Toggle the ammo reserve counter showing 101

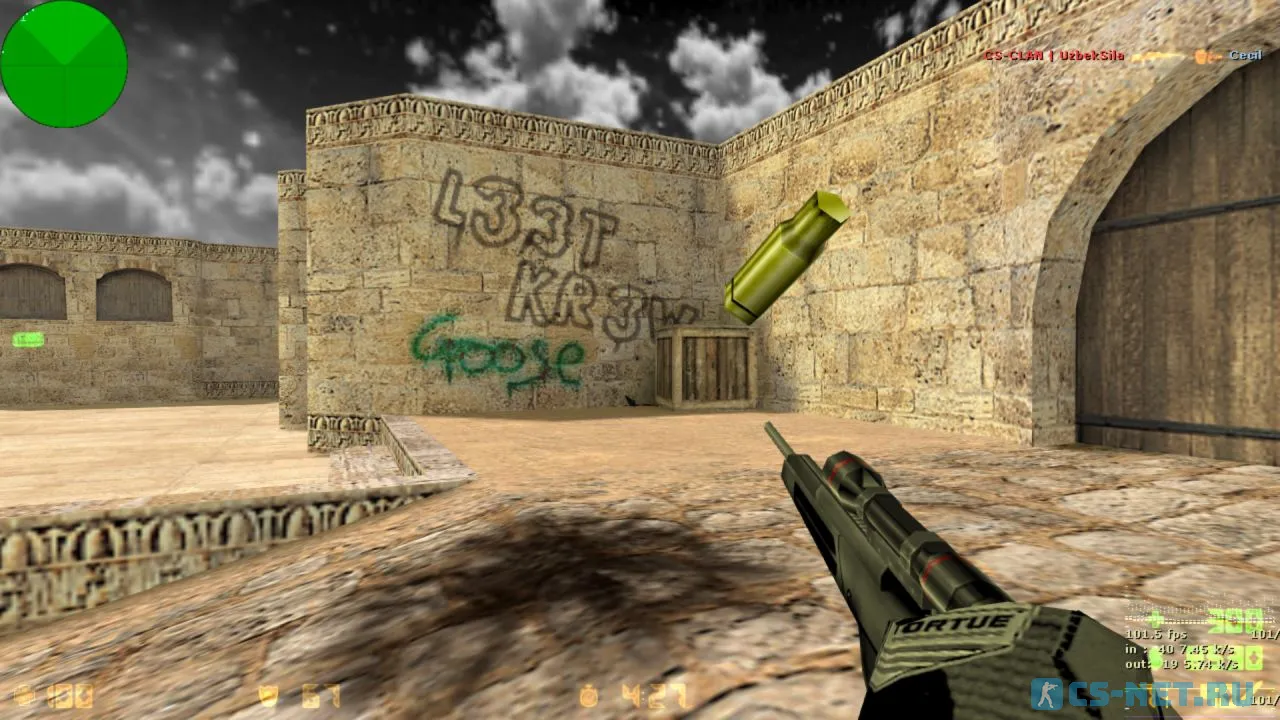click(x=1263, y=634)
